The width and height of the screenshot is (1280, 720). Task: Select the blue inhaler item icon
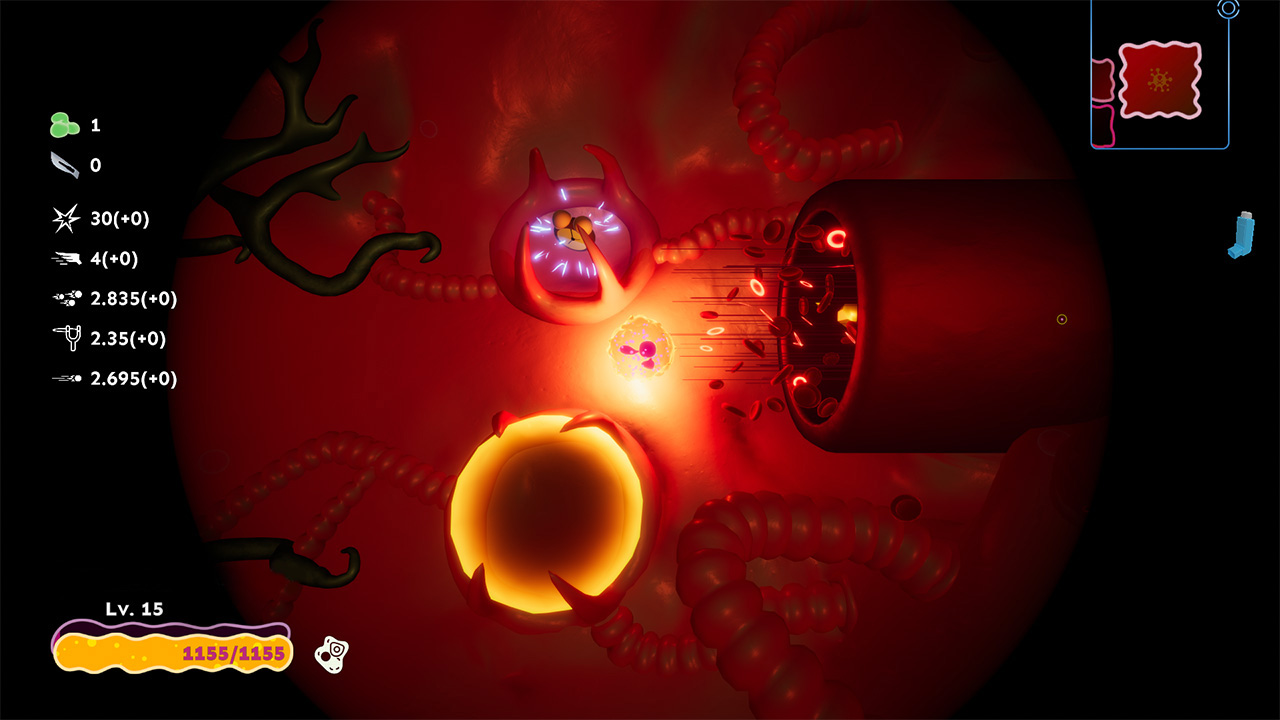(1240, 235)
